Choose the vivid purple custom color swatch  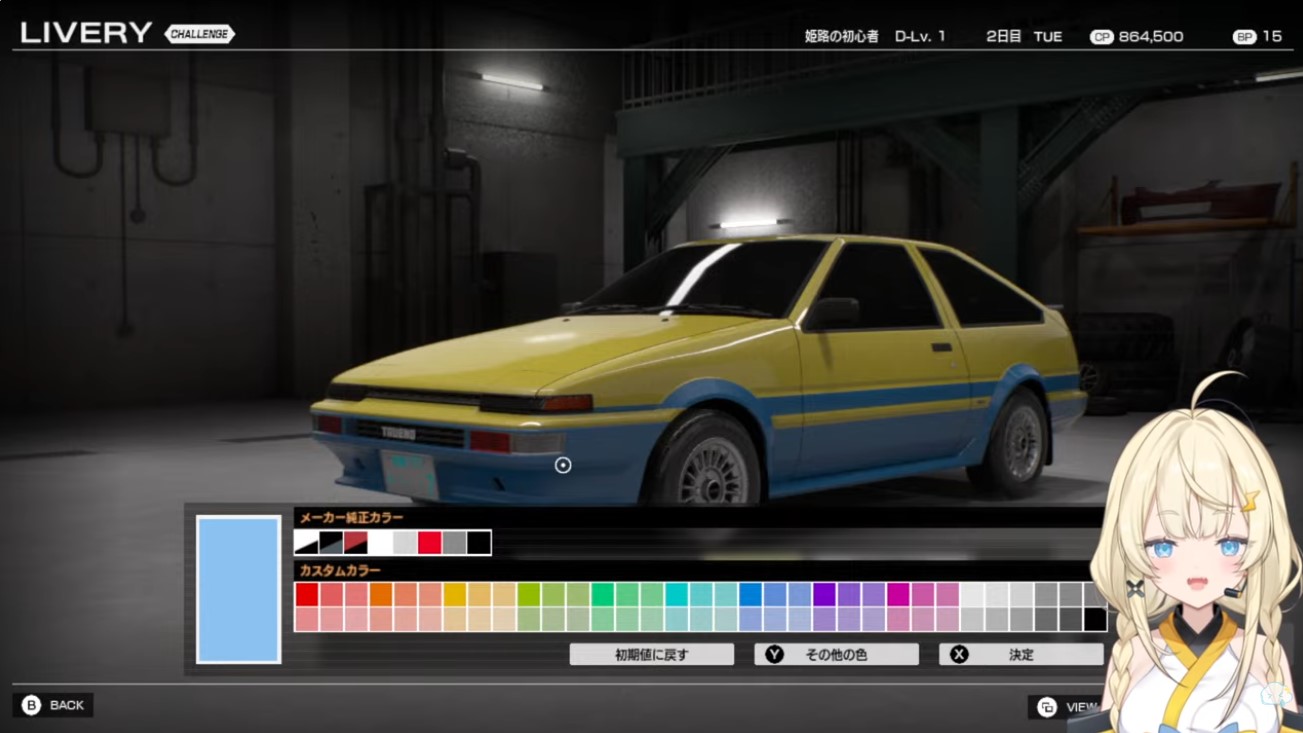point(825,595)
